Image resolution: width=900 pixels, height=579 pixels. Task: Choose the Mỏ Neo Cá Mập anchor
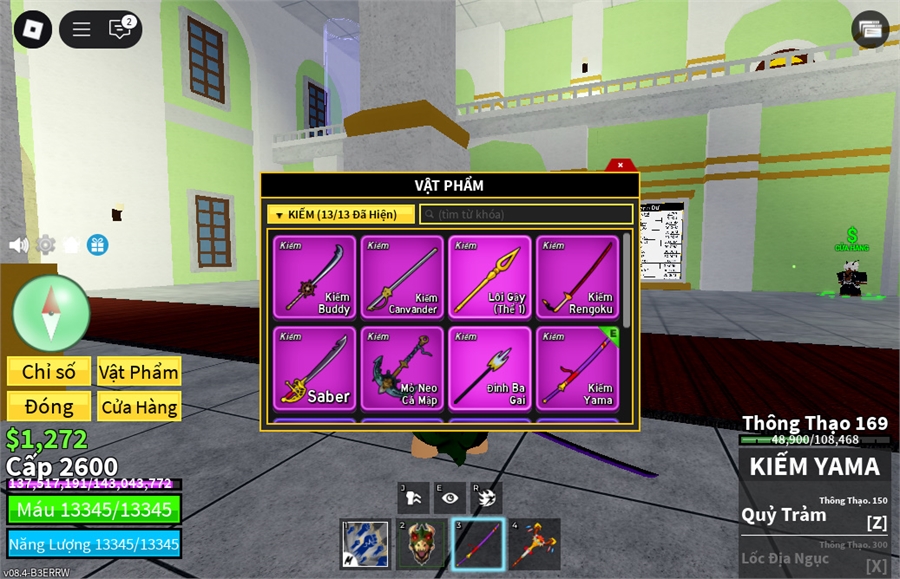tap(402, 368)
